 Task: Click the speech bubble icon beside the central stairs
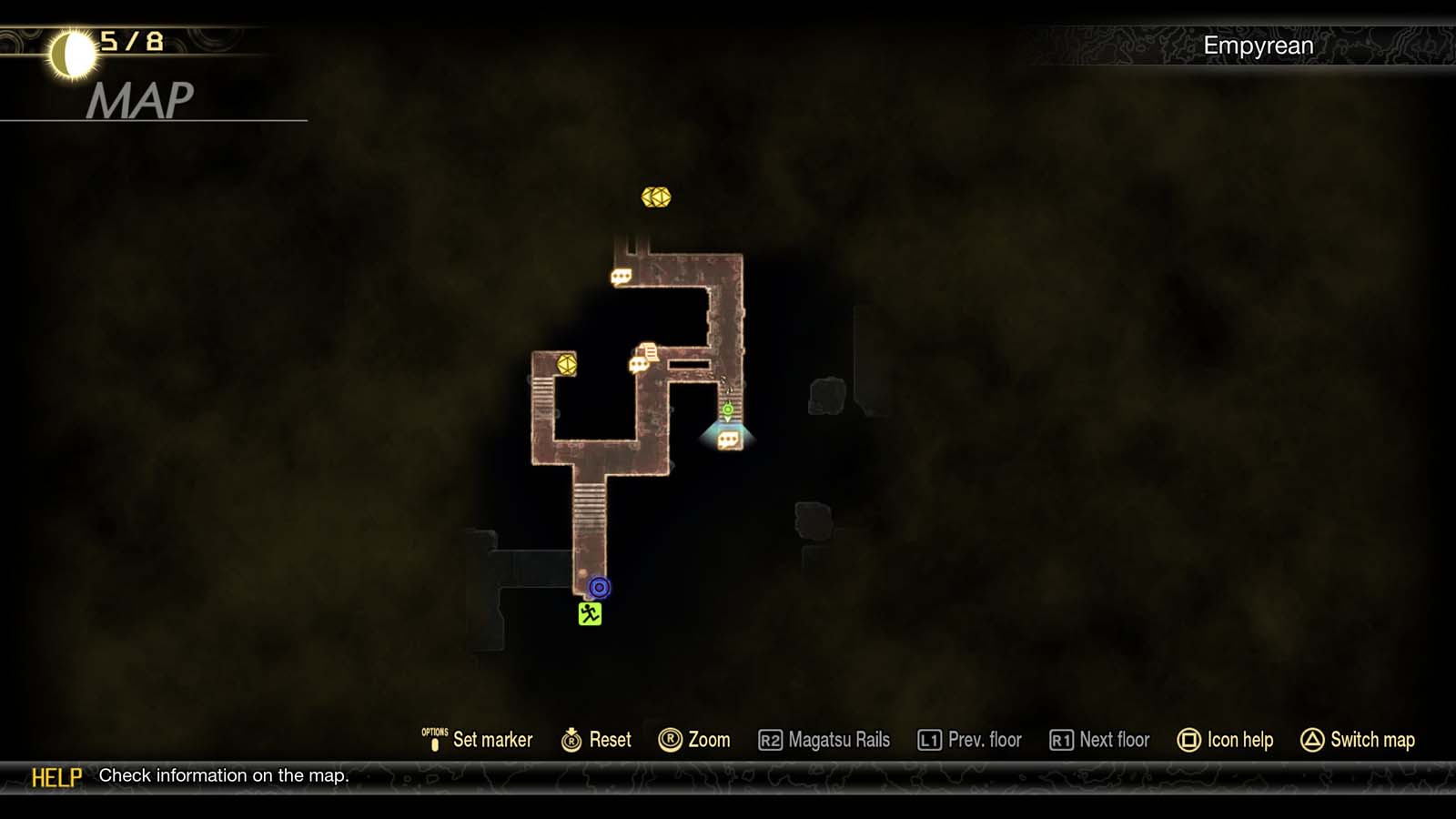click(x=639, y=364)
